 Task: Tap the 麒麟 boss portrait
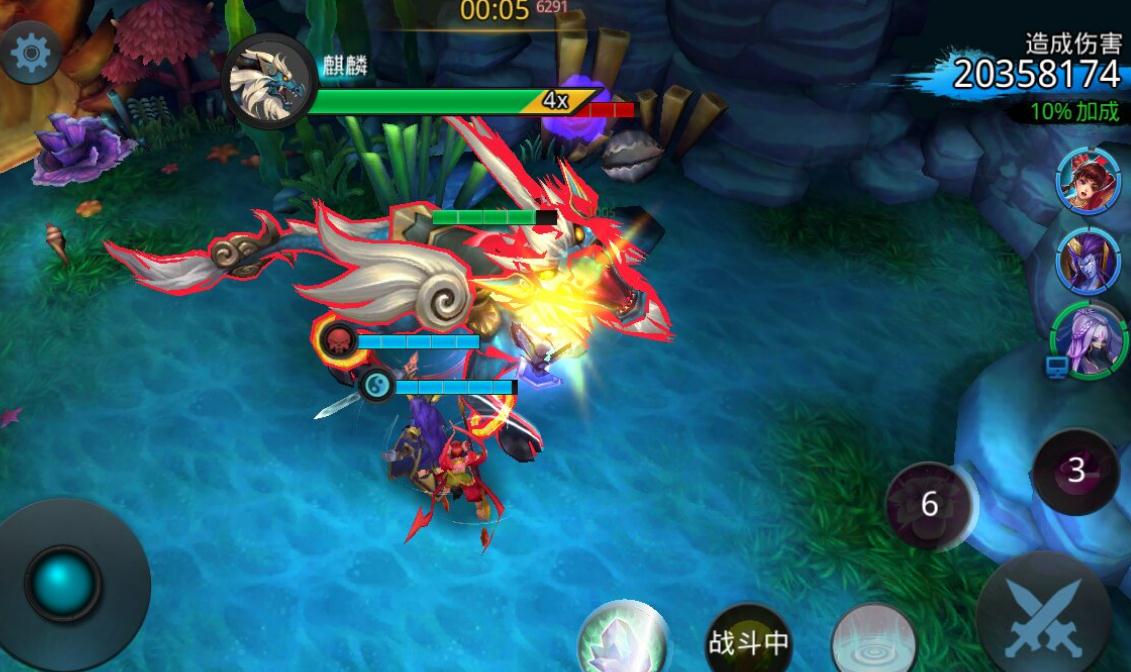click(268, 80)
